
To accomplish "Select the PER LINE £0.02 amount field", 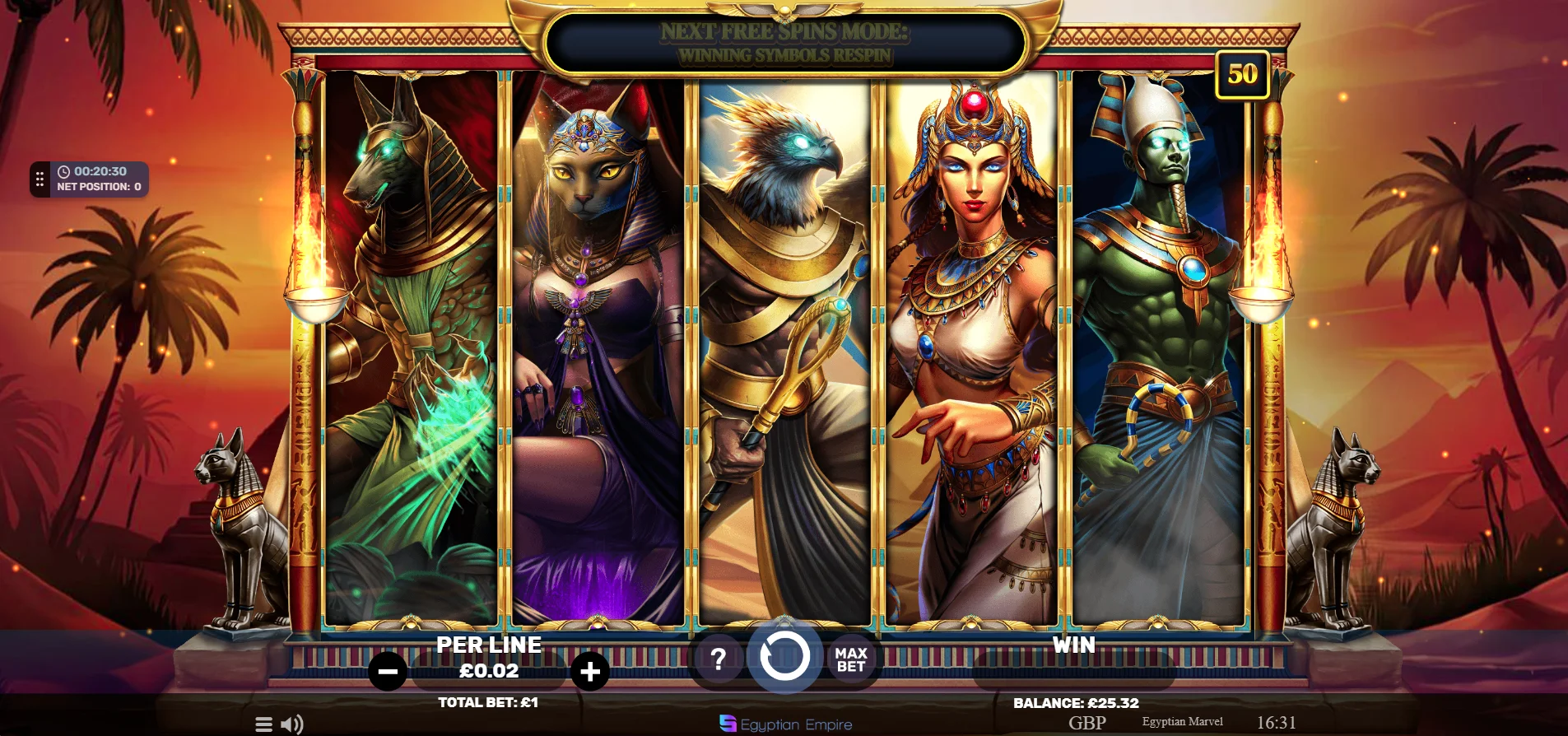I will (489, 670).
